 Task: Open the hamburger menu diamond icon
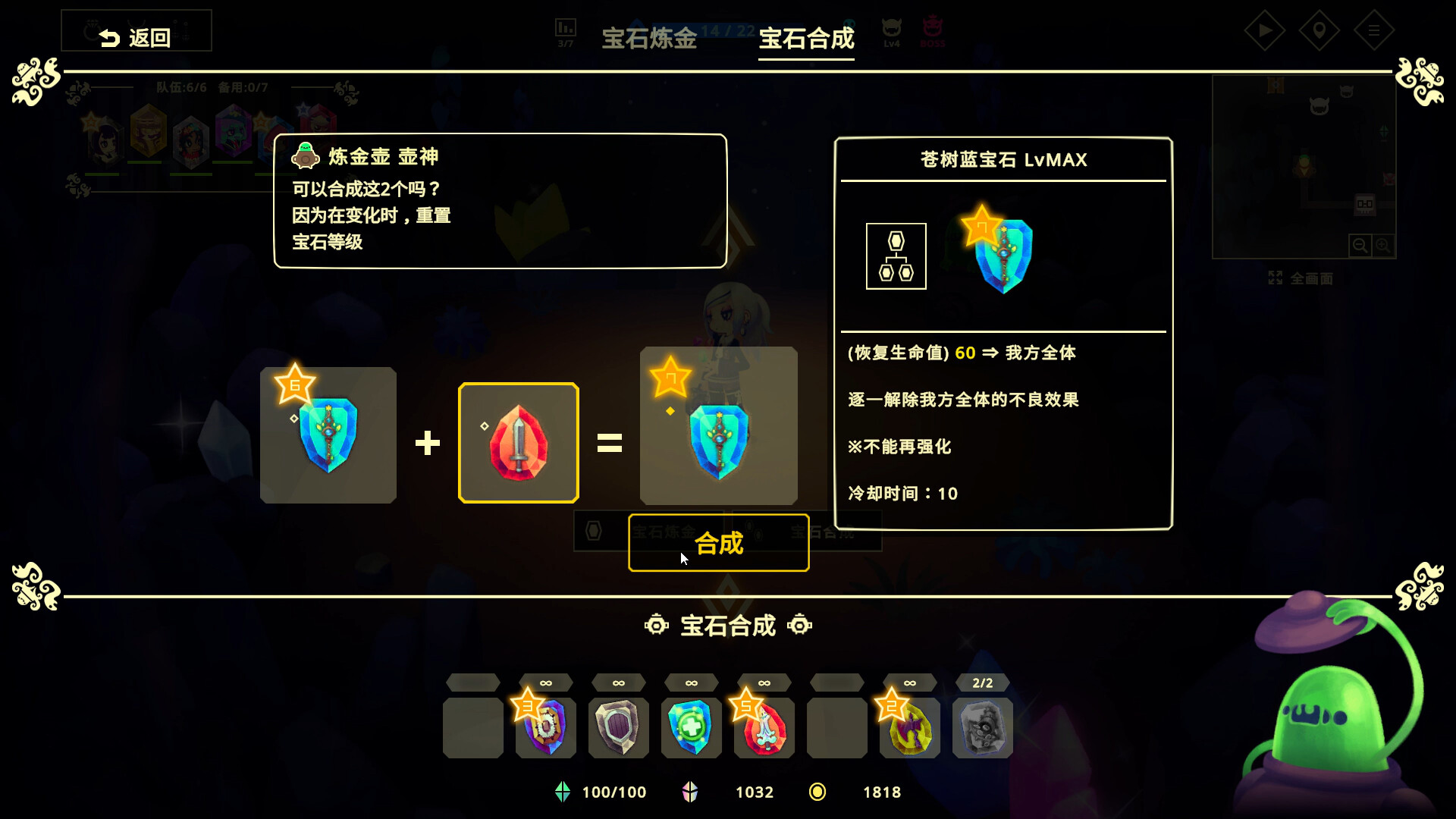(x=1374, y=31)
